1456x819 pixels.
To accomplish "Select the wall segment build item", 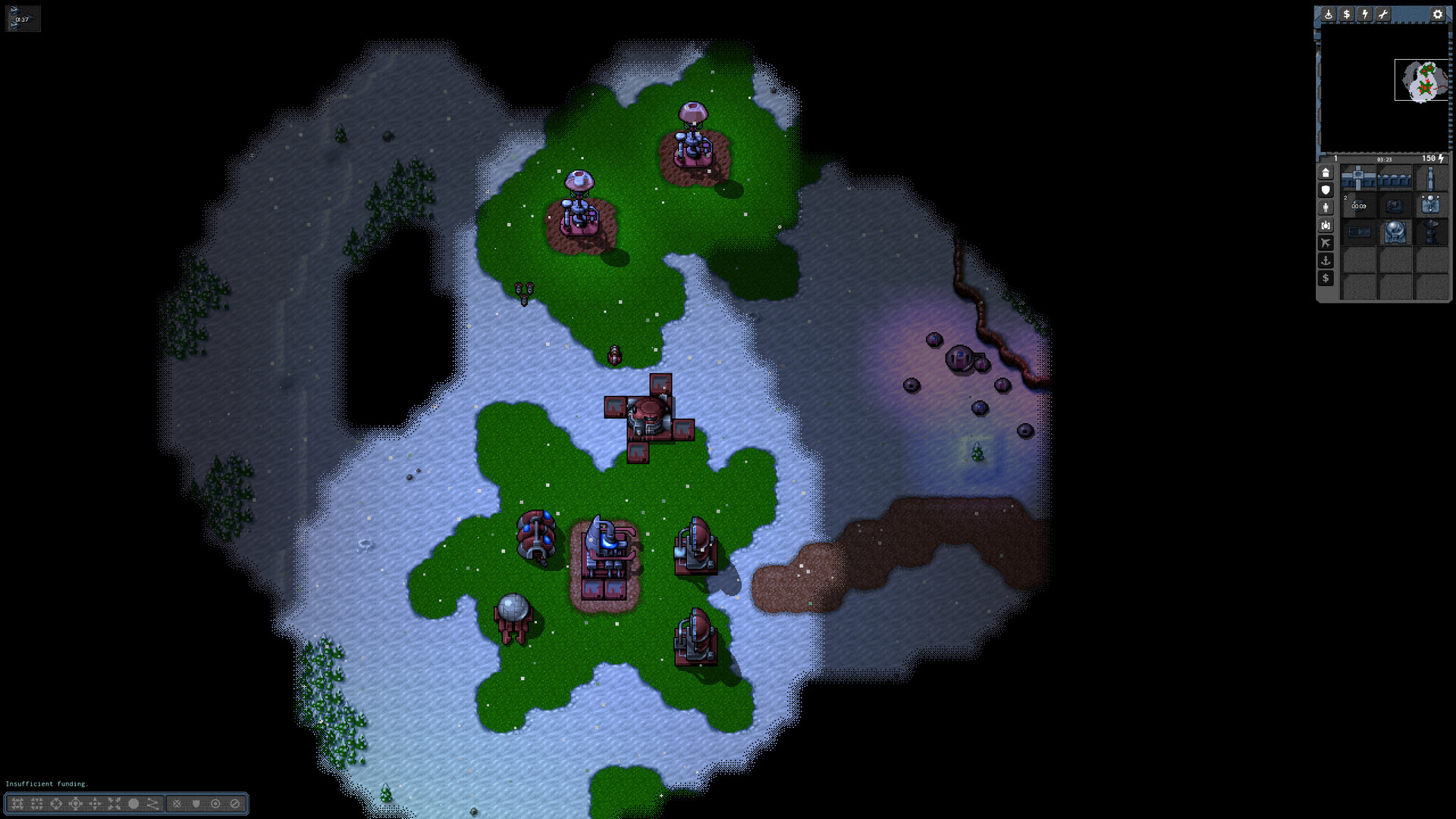I will click(x=1395, y=179).
